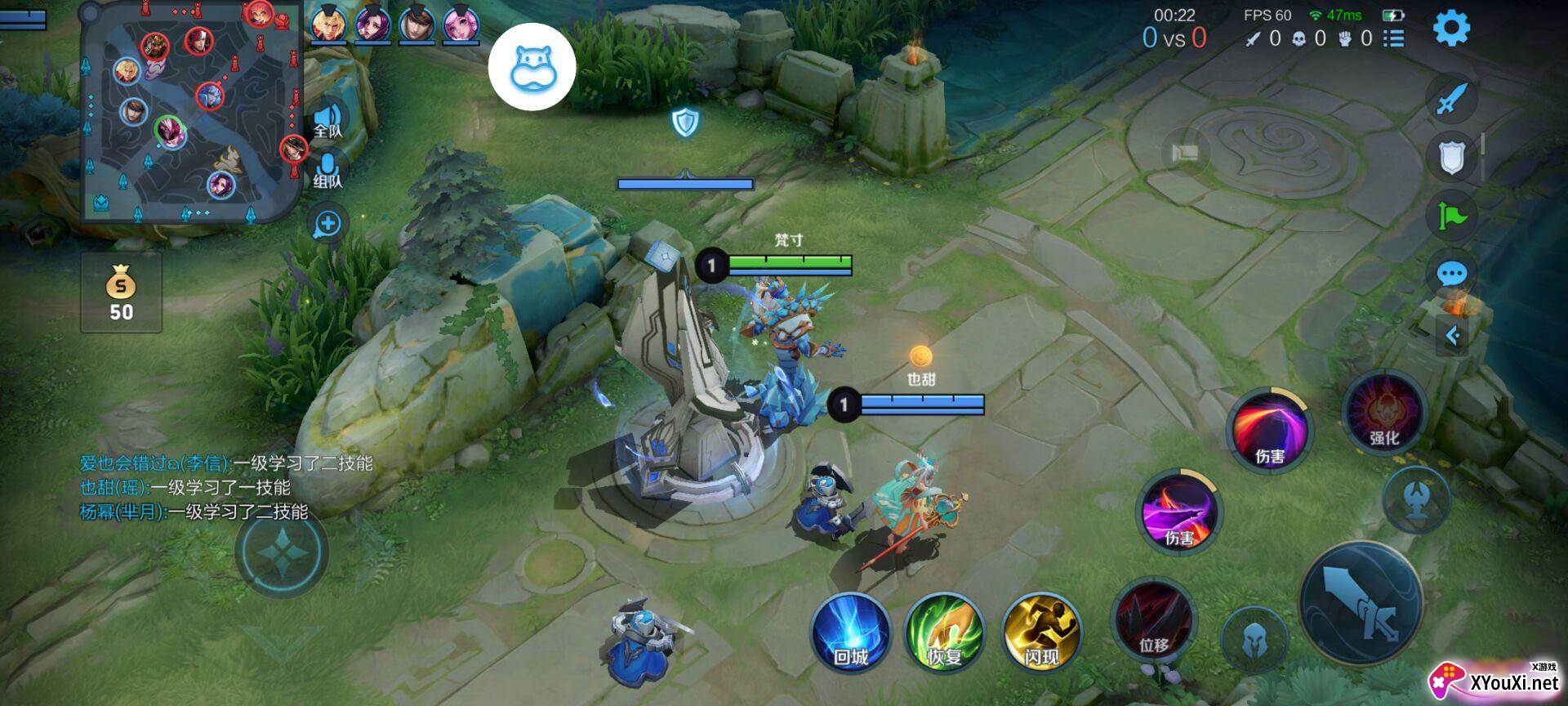Screen dimensions: 1568x706
Task: Target minions with the helmet button
Action: [1254, 641]
